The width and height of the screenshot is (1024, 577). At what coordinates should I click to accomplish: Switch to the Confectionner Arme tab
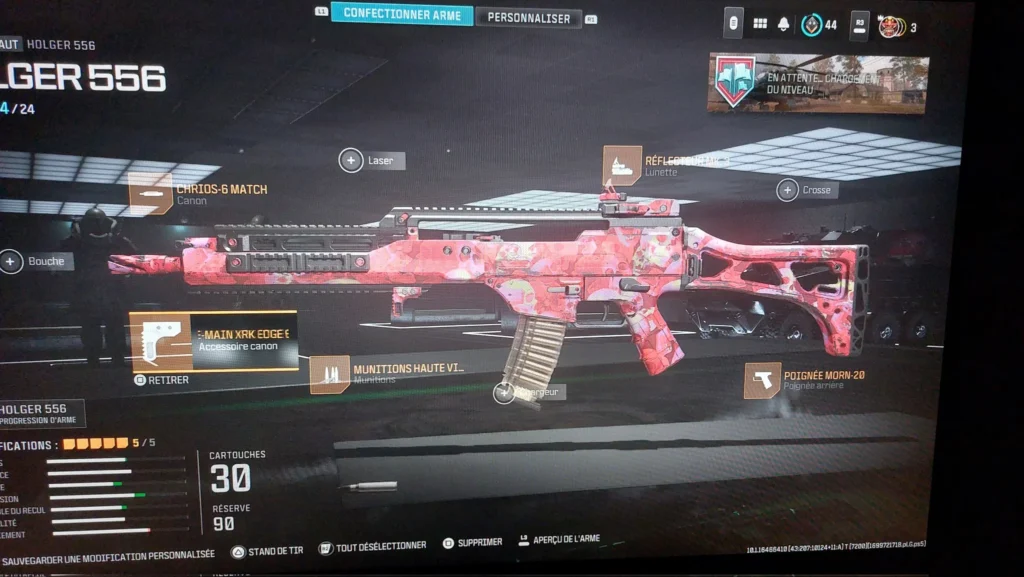[x=401, y=14]
